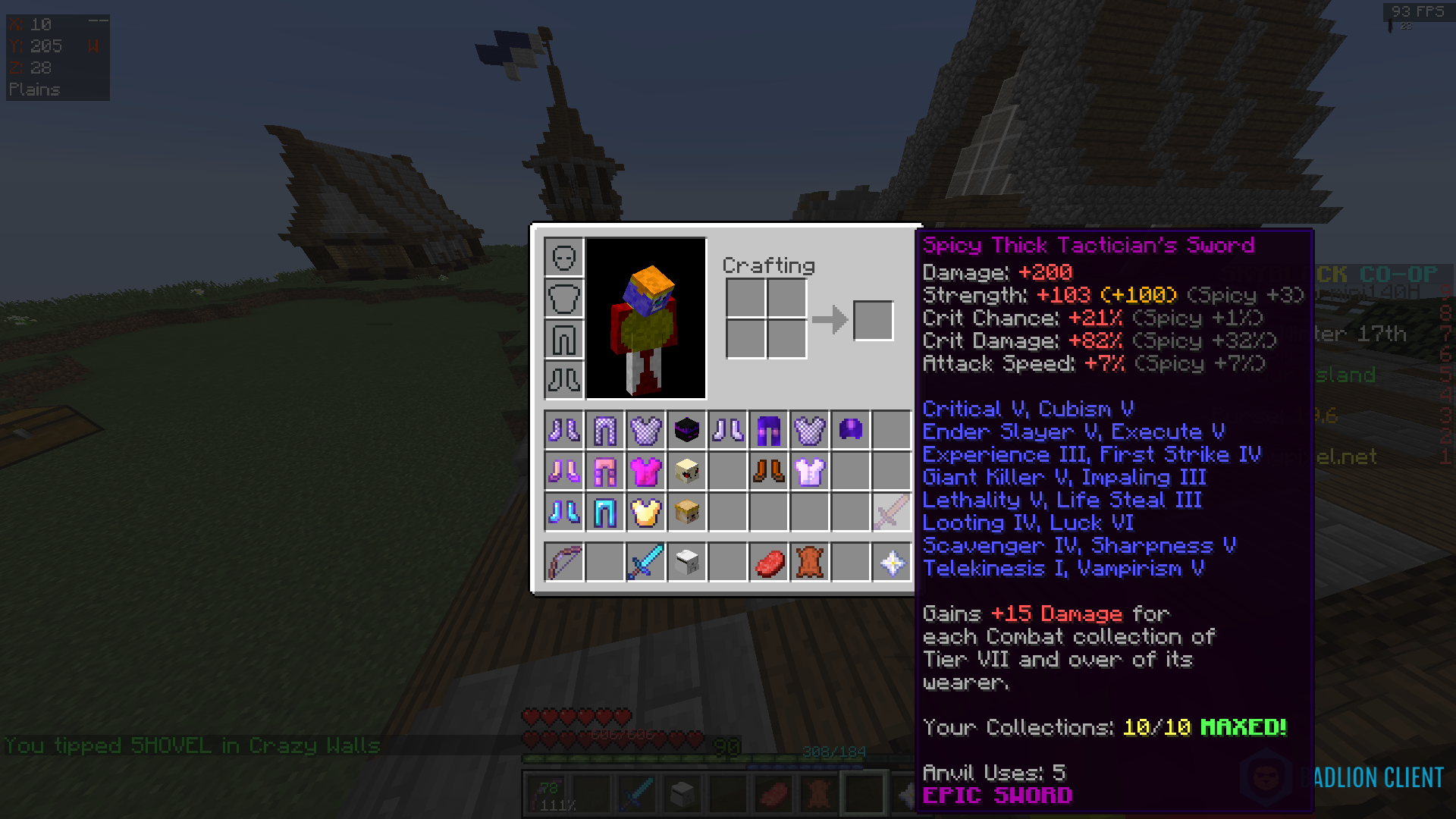
Task: Select the chainmail chestplate
Action: tap(645, 430)
